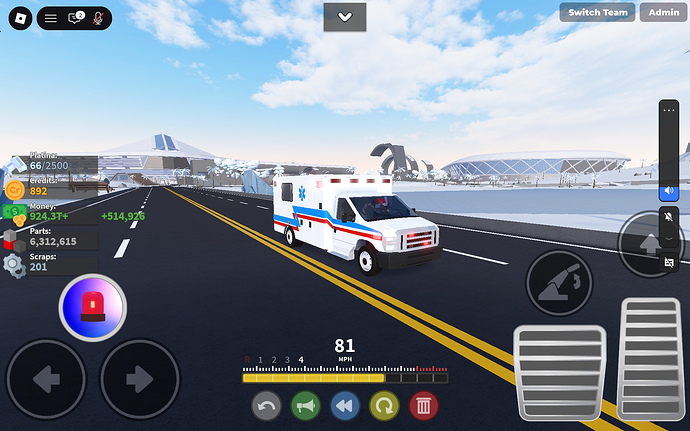Tap the tall accelerator pedal
Viewport: 690px width, 431px height.
tap(651, 357)
